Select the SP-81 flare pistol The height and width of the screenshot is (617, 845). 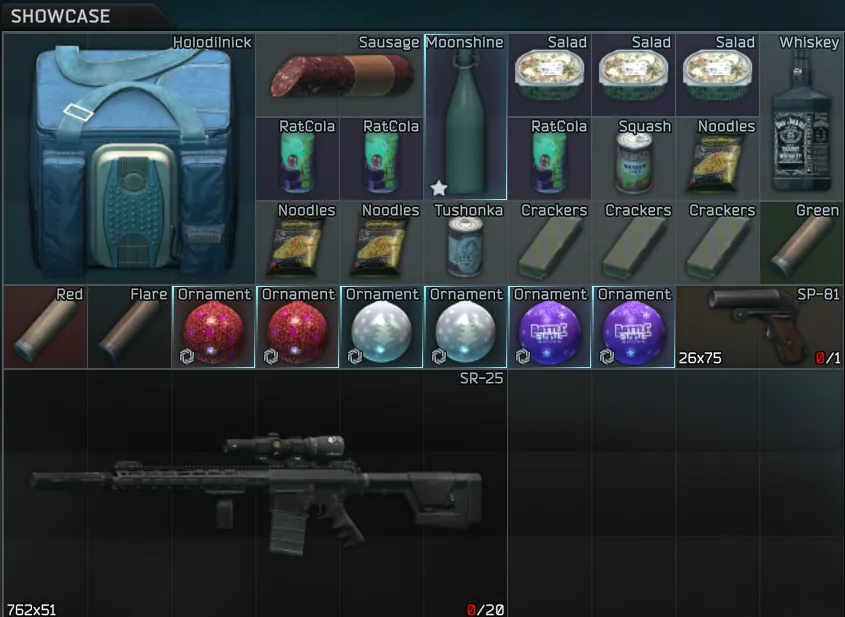759,328
